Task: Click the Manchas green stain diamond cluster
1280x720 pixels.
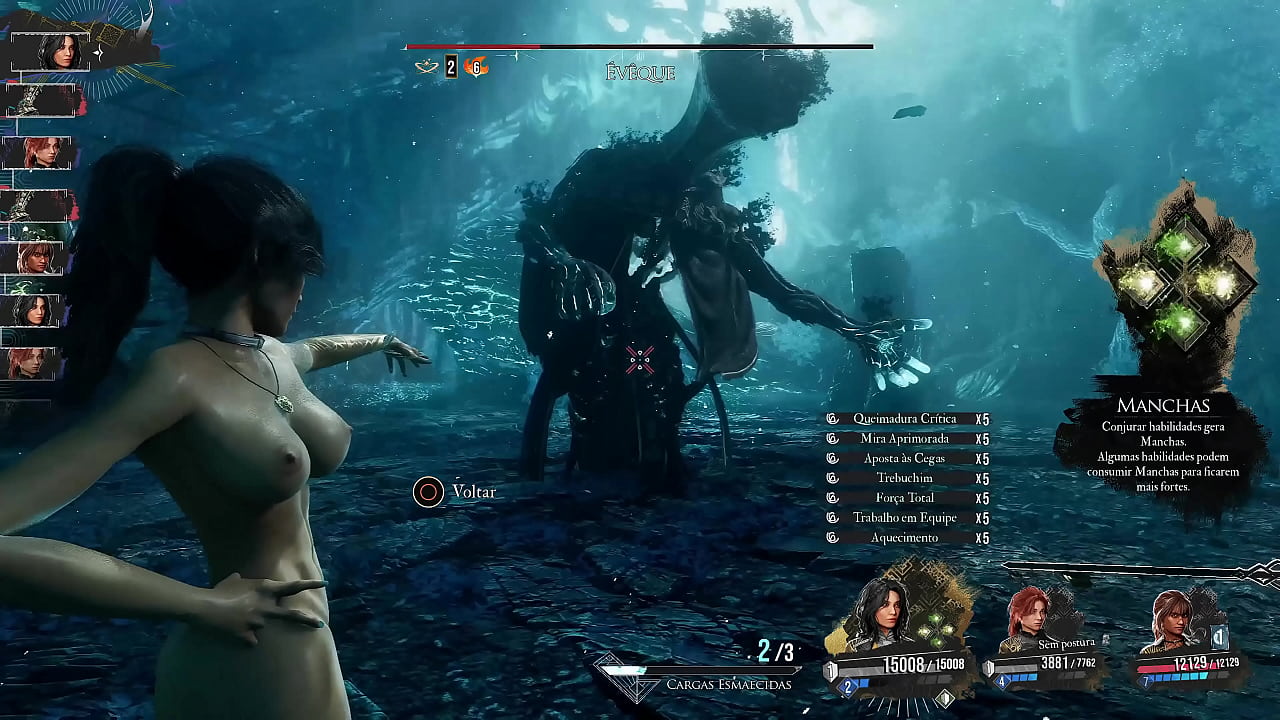Action: (1180, 284)
